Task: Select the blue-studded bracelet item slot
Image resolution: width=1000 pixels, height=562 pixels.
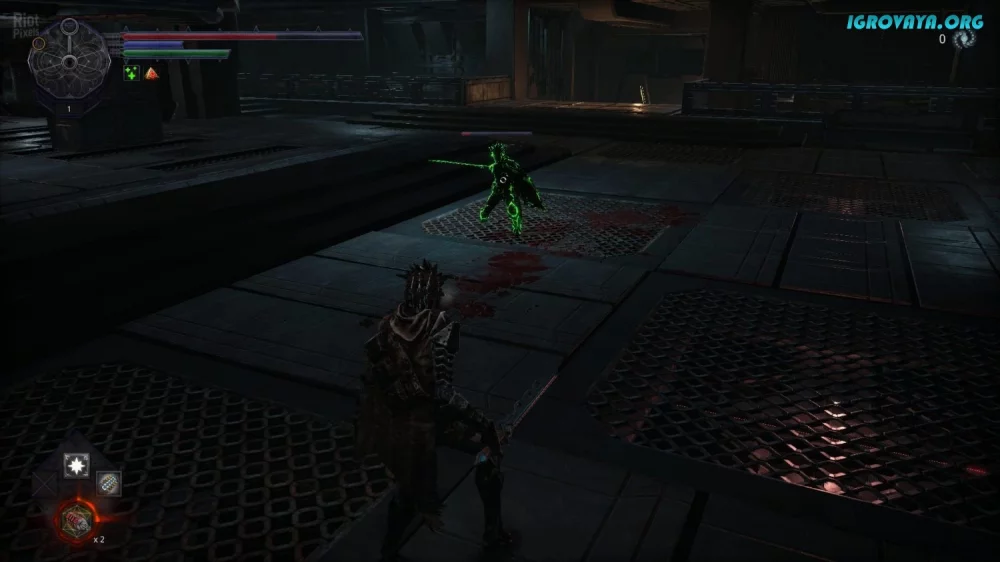Action: [108, 484]
